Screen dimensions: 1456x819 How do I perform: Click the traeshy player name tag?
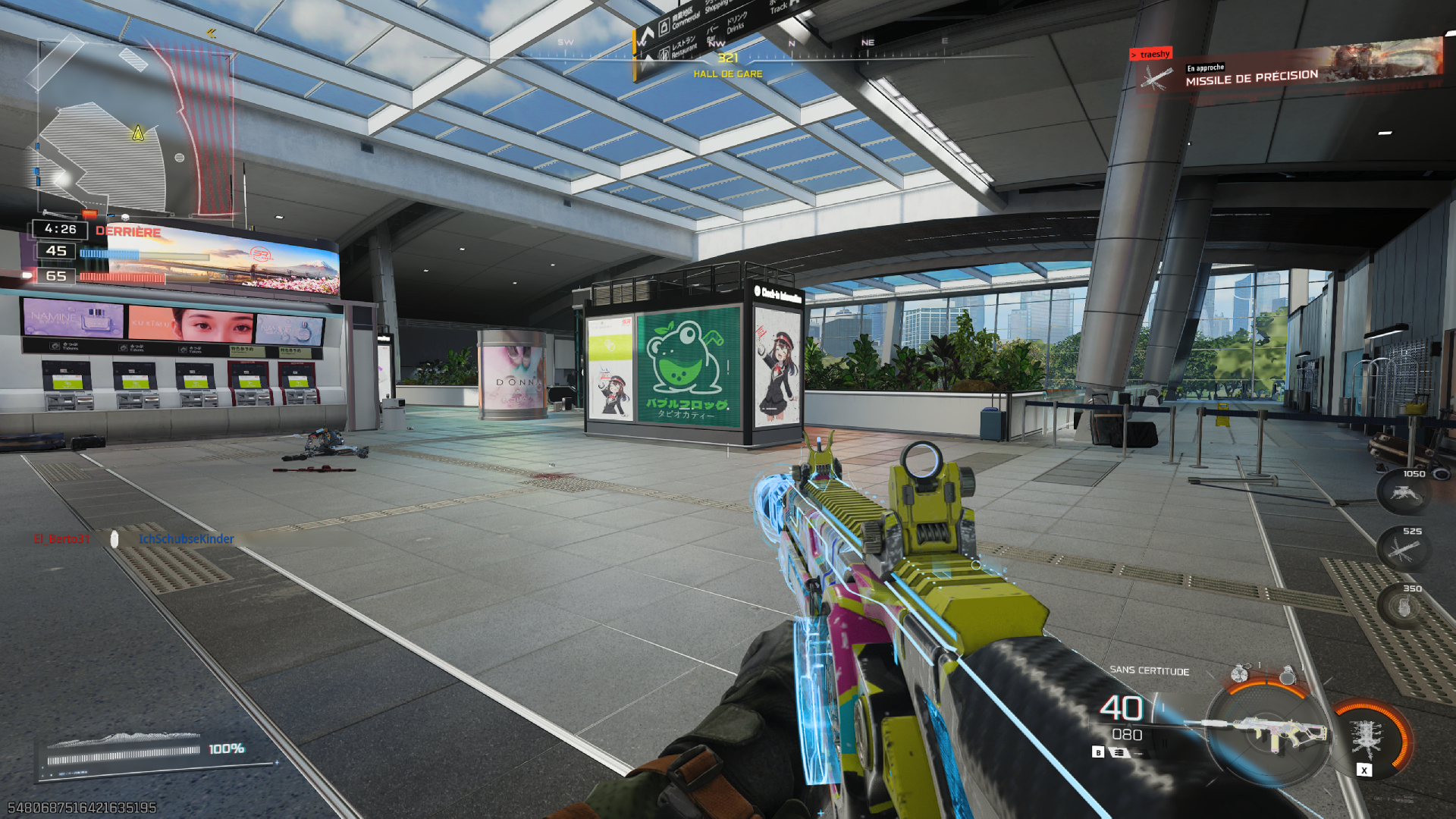click(x=1151, y=54)
